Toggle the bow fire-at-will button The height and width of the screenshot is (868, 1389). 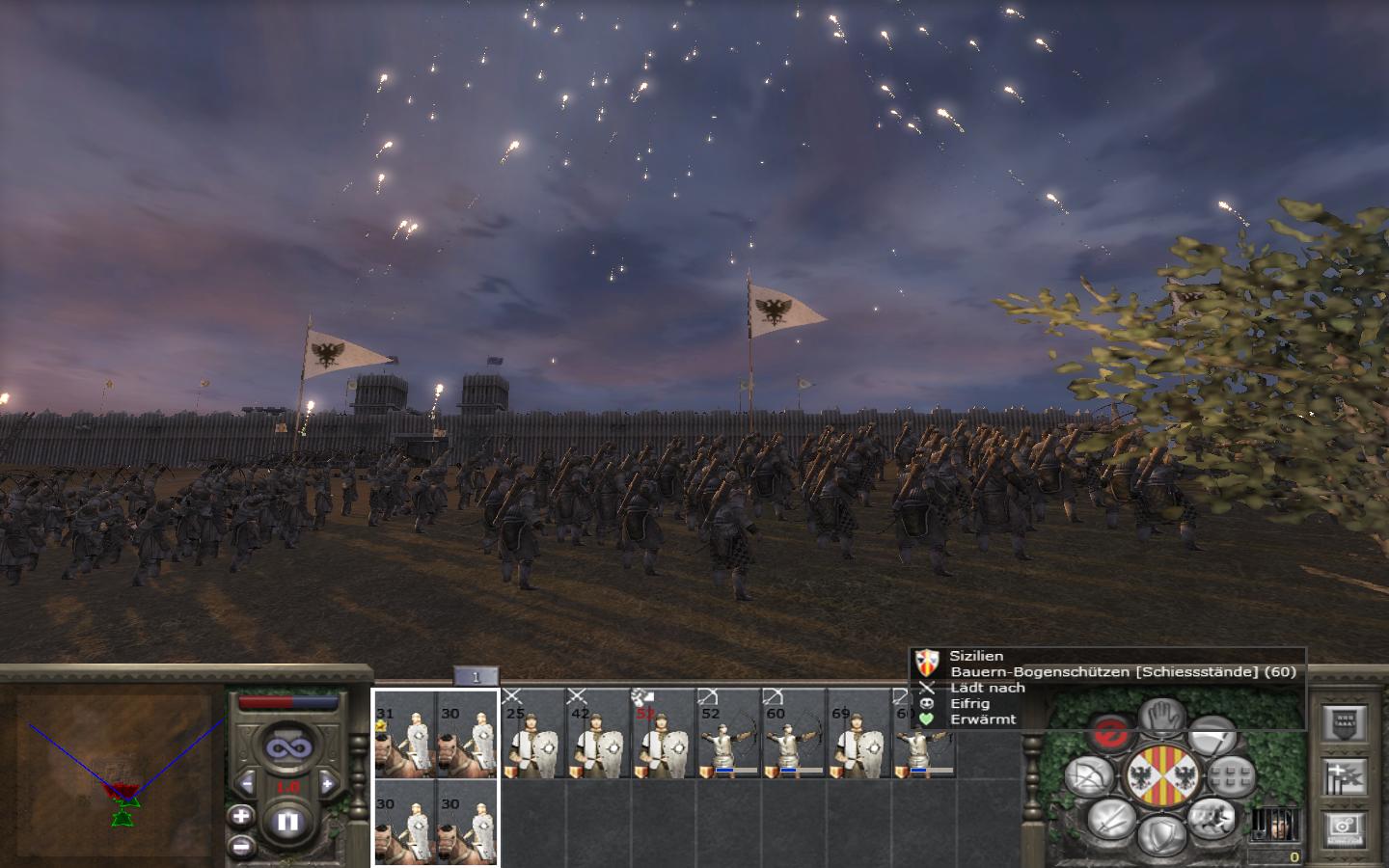point(1090,776)
